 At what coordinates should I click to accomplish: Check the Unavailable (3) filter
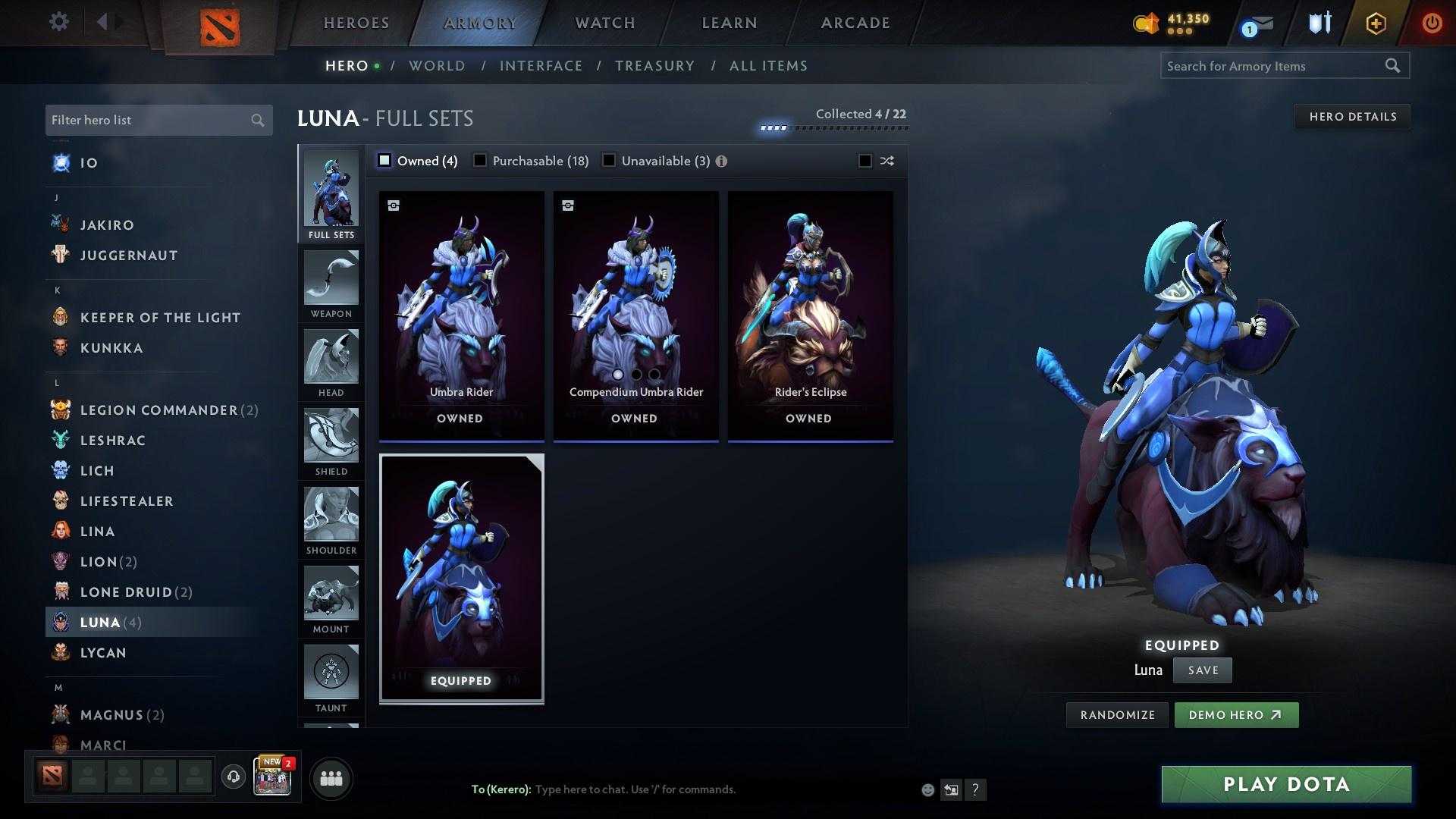tap(607, 161)
